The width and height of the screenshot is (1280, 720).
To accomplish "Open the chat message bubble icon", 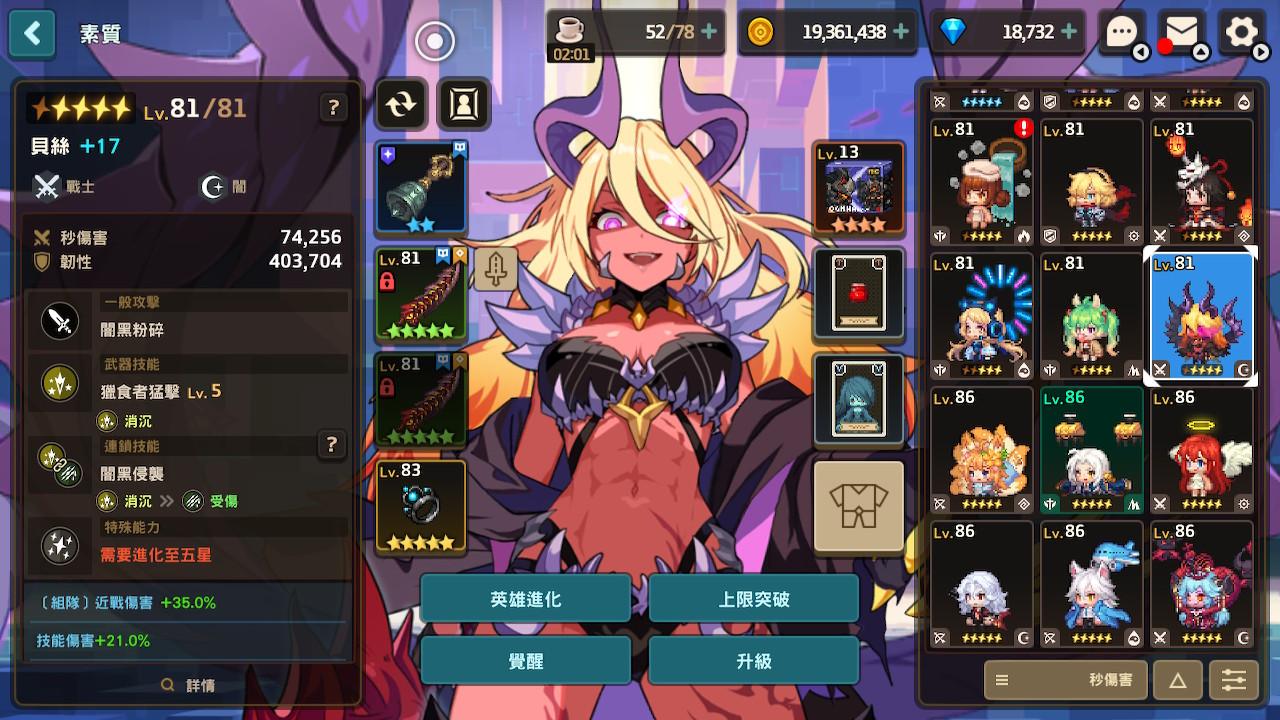I will pos(1124,33).
